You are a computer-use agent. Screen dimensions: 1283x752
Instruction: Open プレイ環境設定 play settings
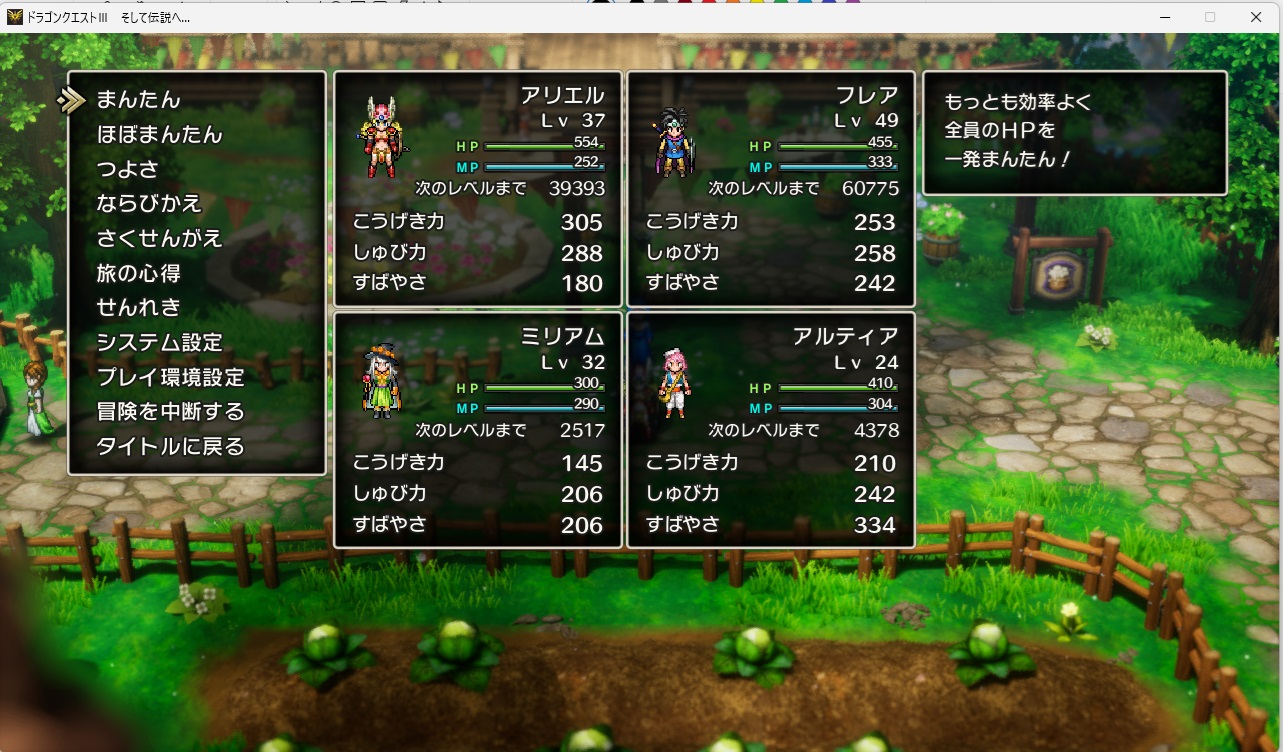170,377
